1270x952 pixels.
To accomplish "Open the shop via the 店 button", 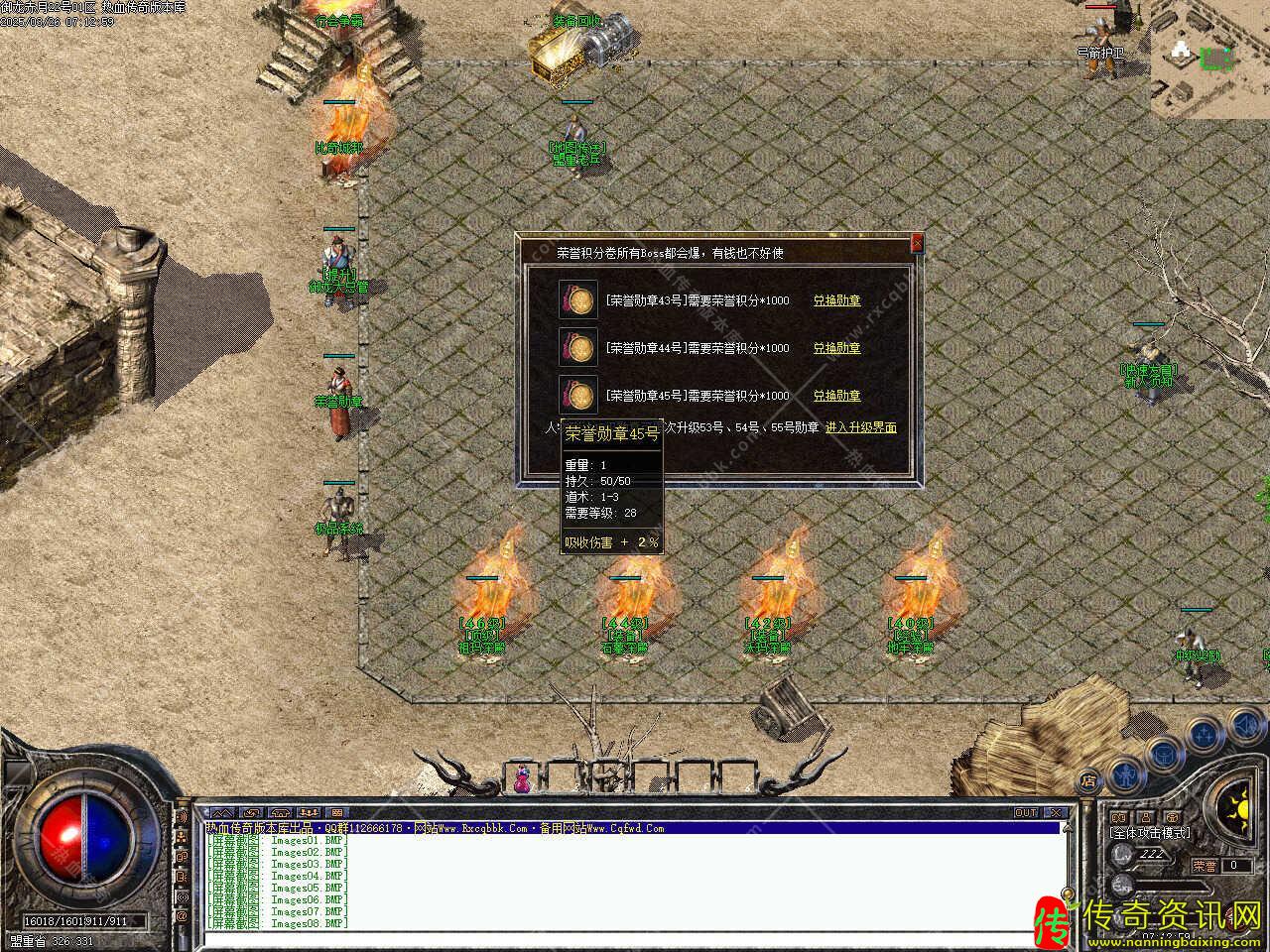I will pyautogui.click(x=1088, y=779).
